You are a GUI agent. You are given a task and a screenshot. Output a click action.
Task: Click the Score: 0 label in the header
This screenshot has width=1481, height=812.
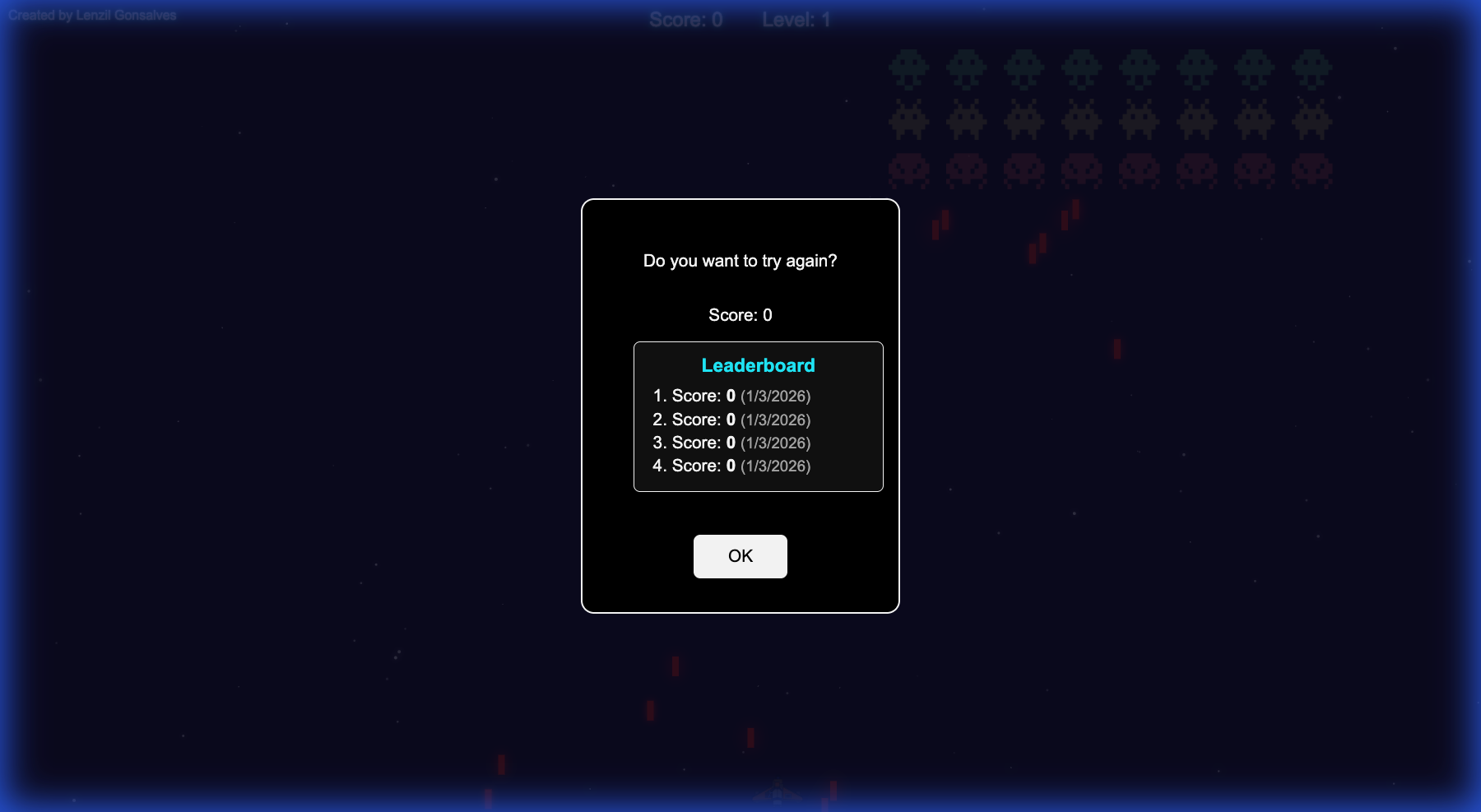(686, 20)
